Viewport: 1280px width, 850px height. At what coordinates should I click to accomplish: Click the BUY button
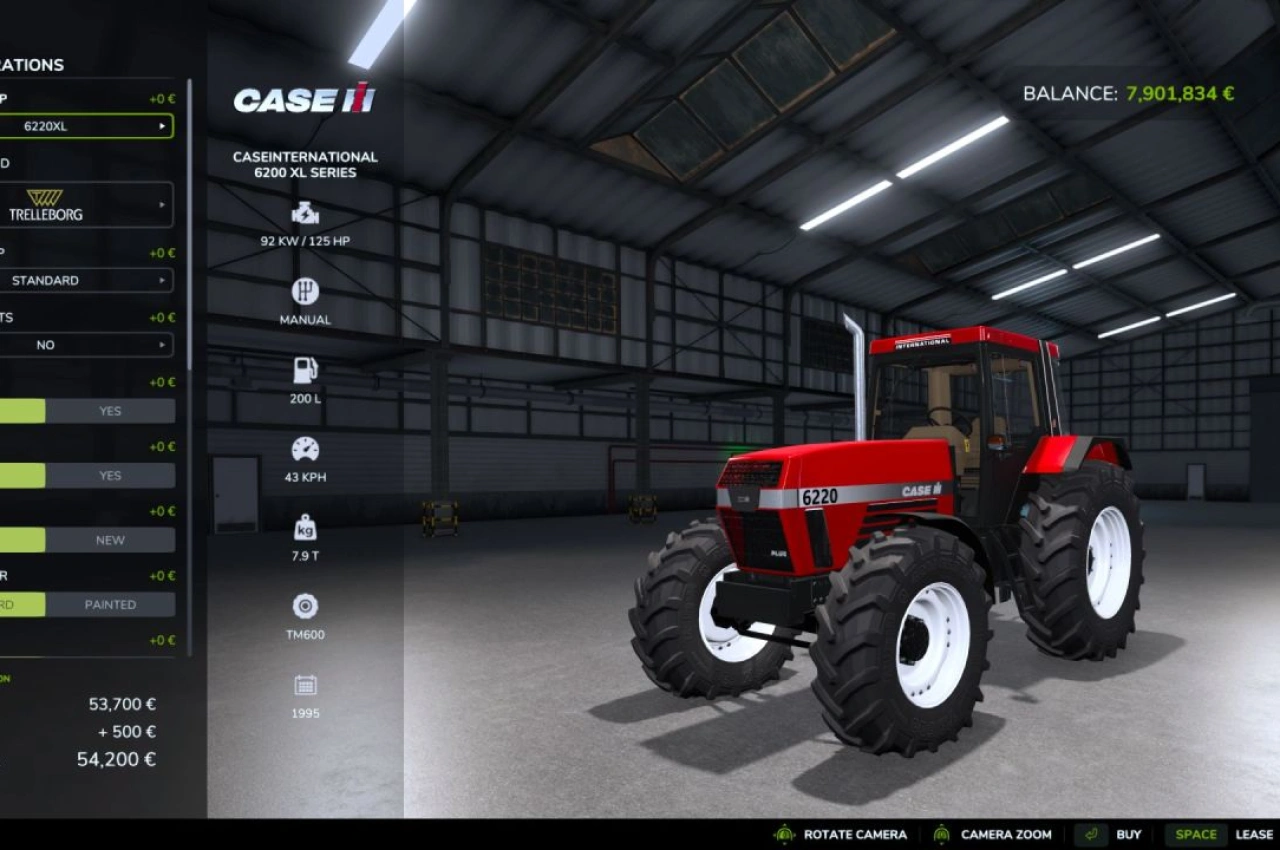pyautogui.click(x=1128, y=833)
